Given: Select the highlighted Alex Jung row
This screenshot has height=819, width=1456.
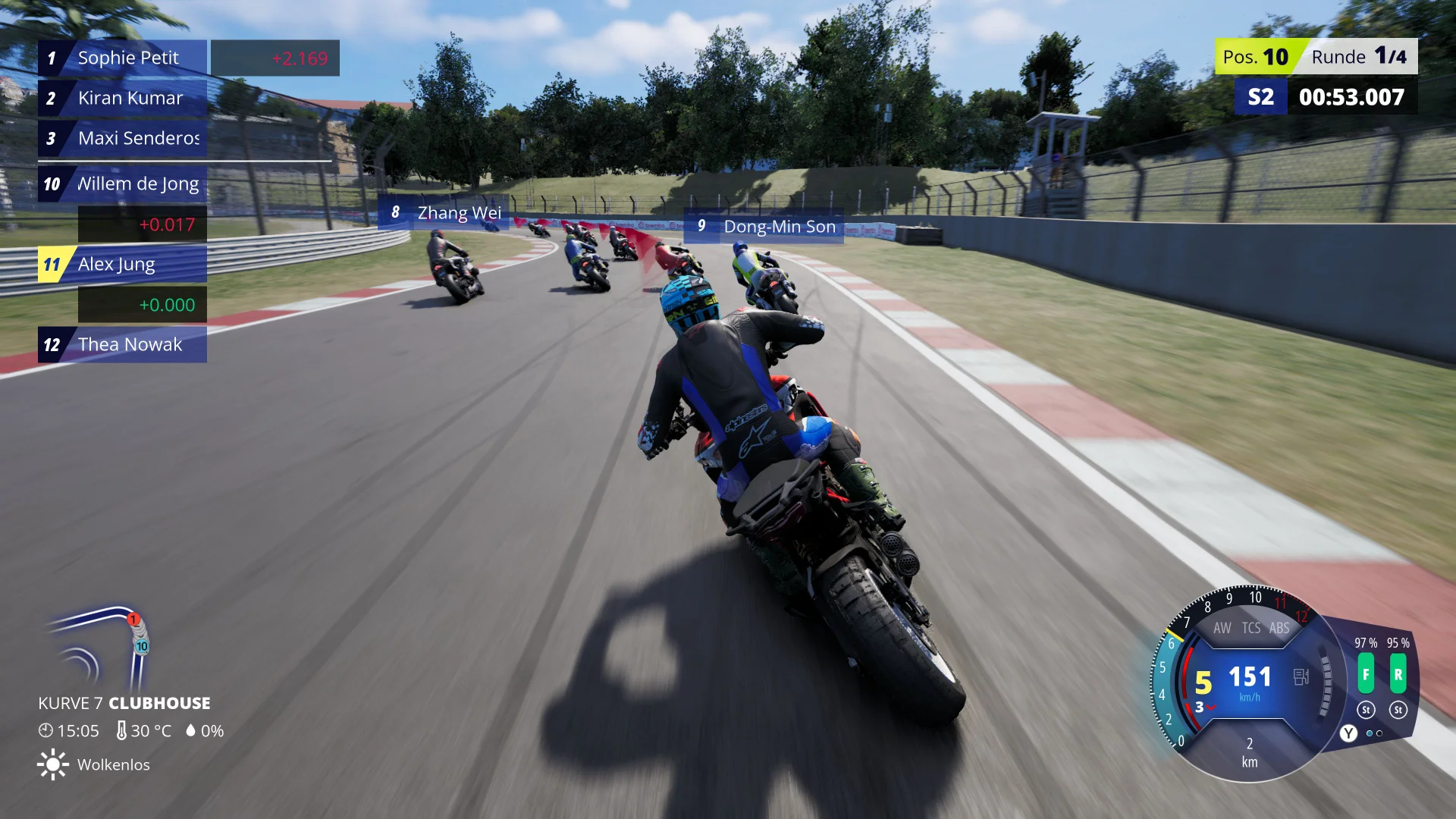Looking at the screenshot, I should coord(123,264).
